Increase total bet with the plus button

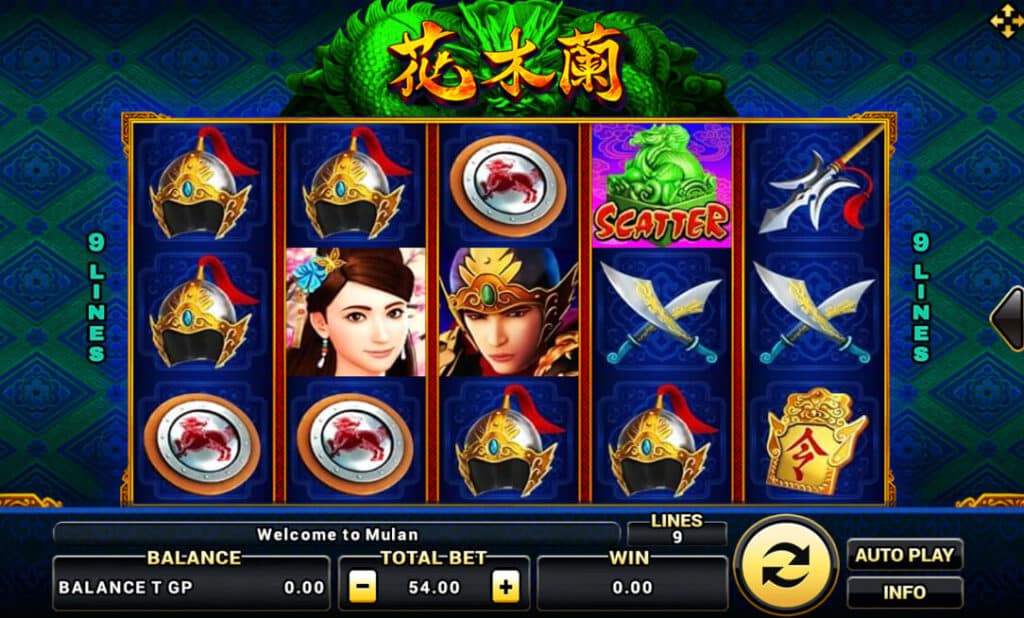507,588
